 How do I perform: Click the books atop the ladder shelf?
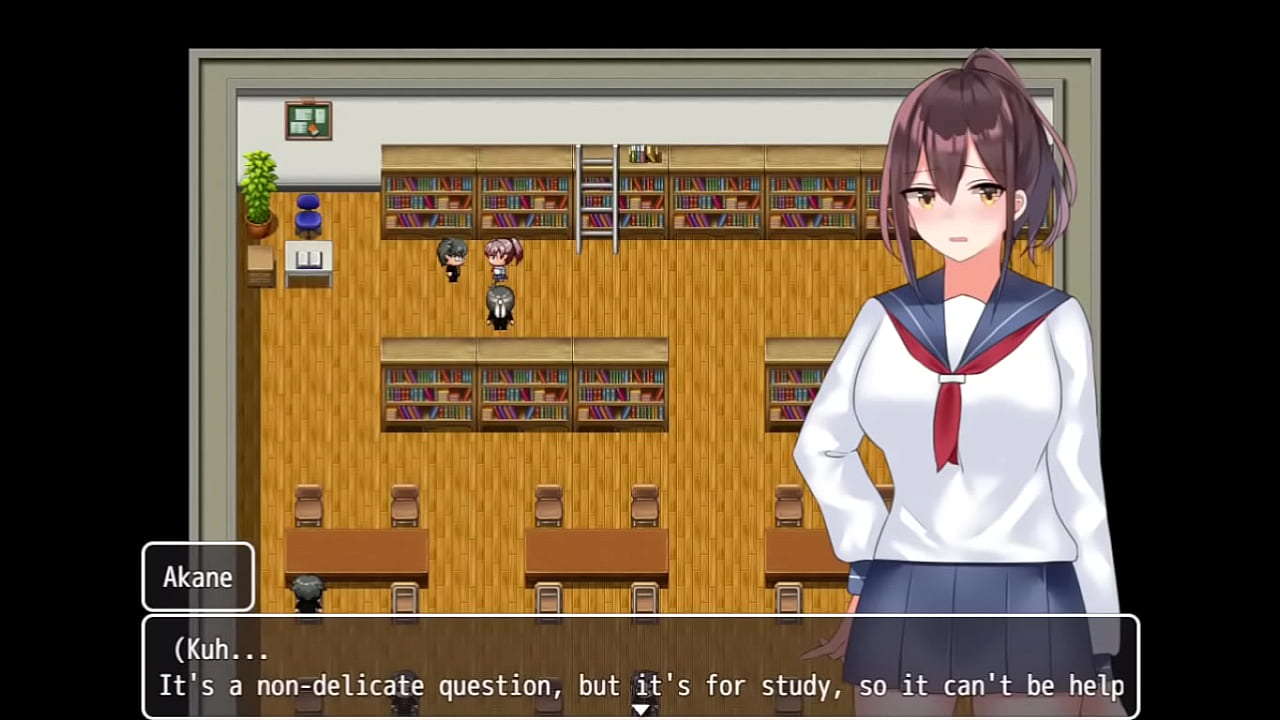pyautogui.click(x=644, y=152)
